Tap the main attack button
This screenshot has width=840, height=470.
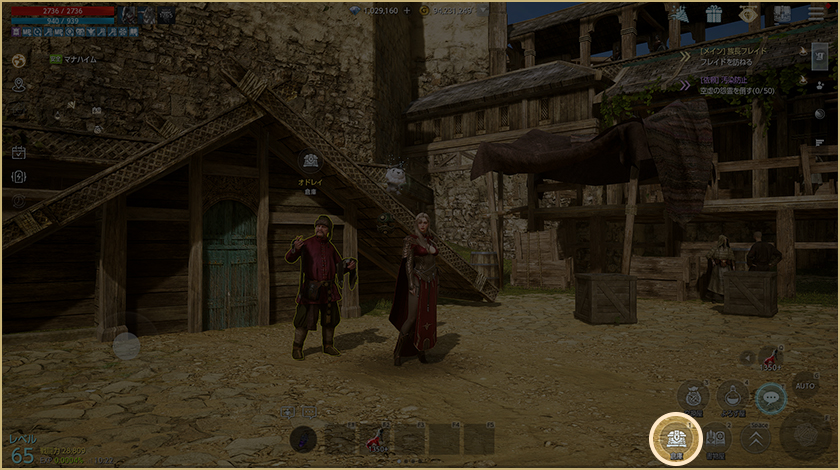[x=803, y=433]
